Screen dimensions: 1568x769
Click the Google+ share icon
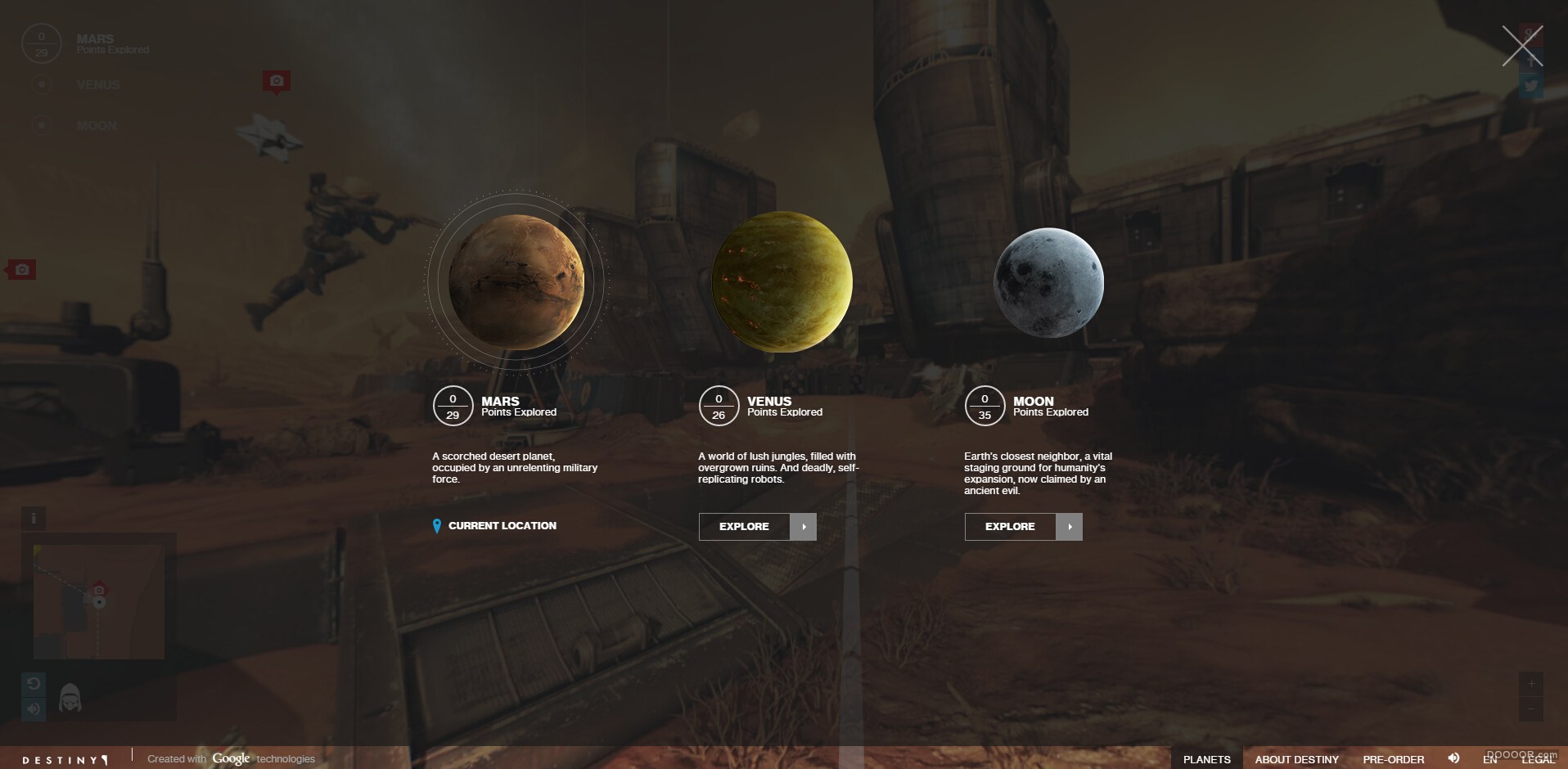[x=1530, y=35]
